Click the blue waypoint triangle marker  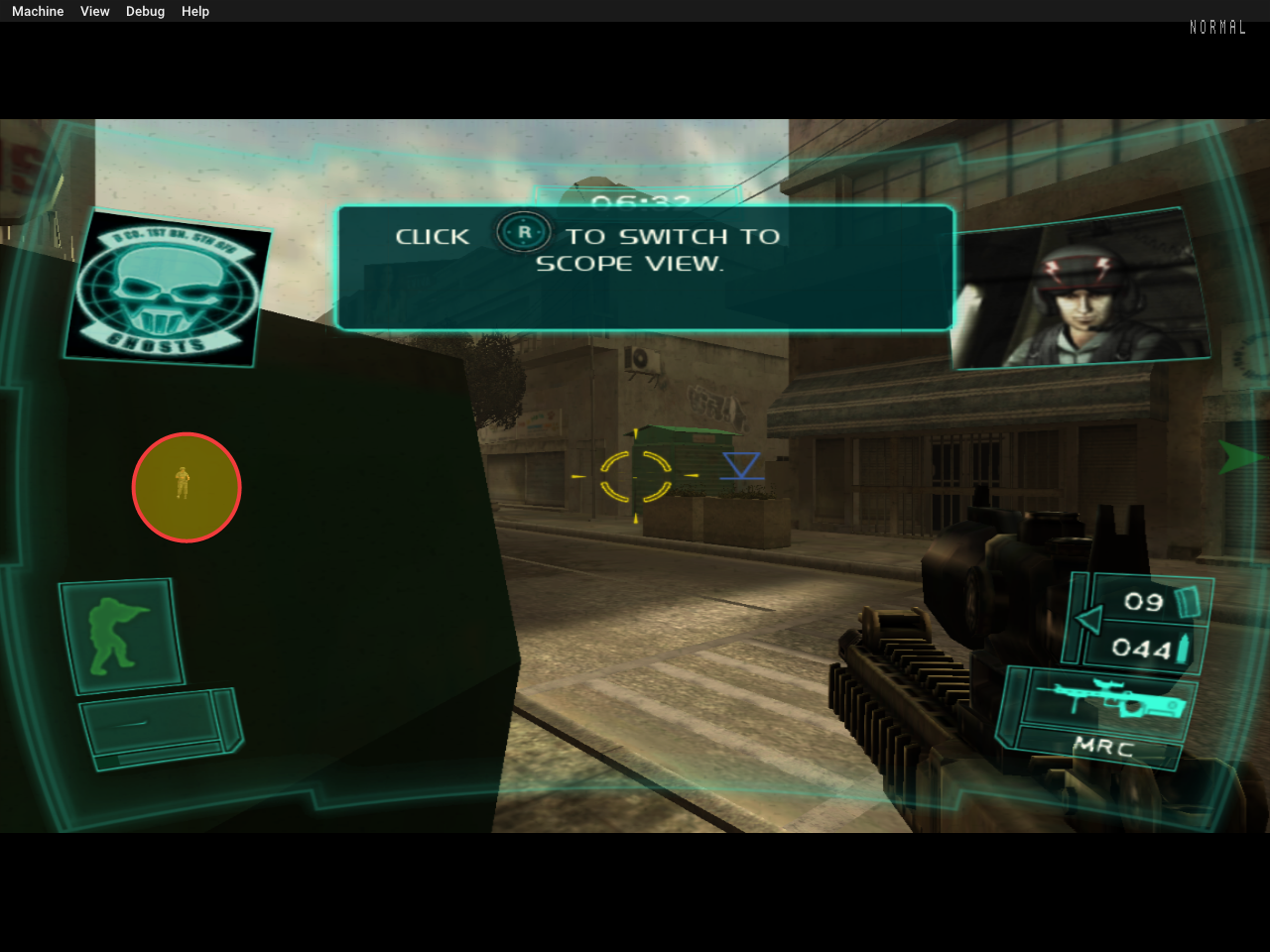pos(740,466)
